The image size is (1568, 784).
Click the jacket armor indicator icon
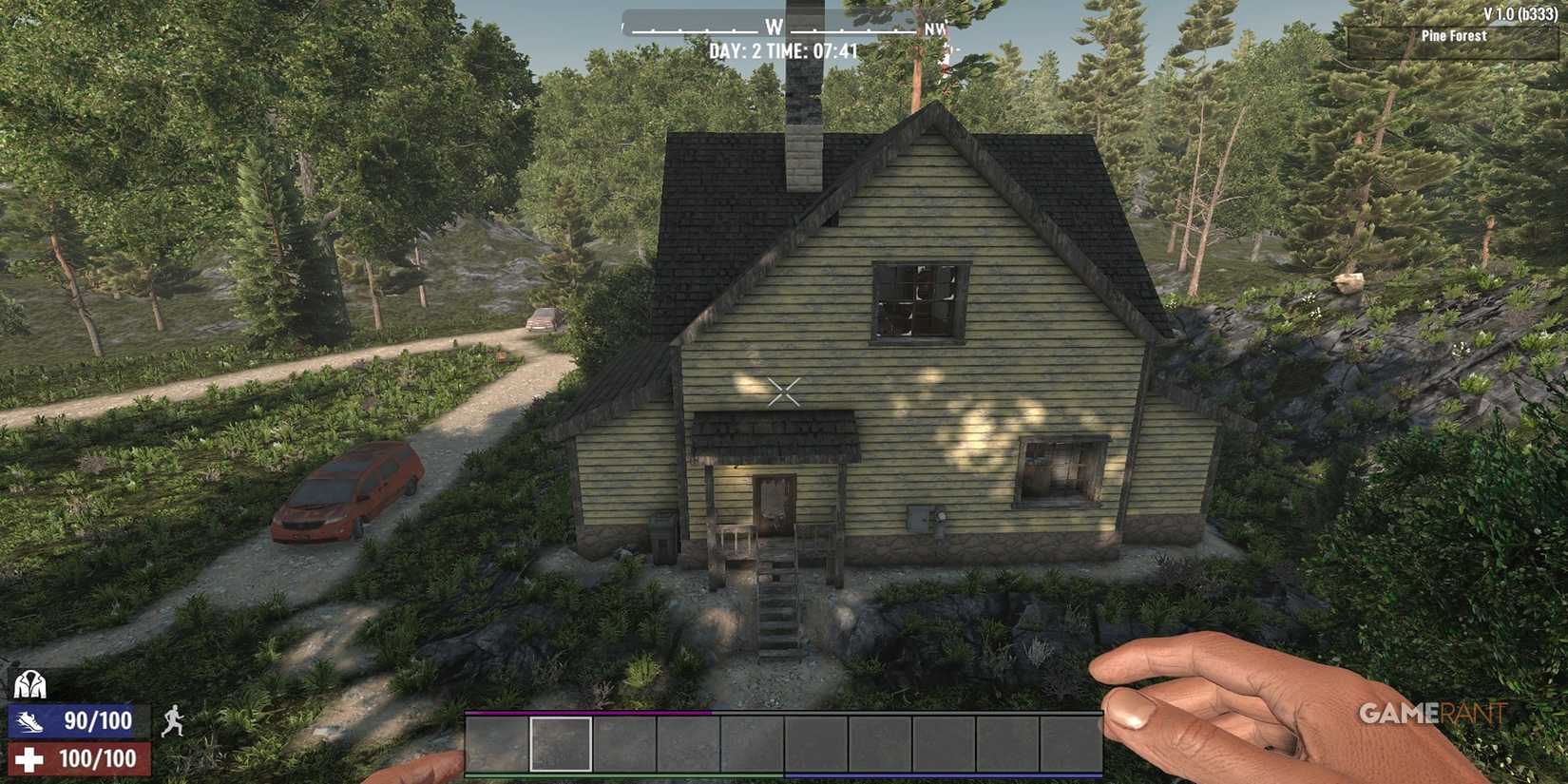[30, 684]
